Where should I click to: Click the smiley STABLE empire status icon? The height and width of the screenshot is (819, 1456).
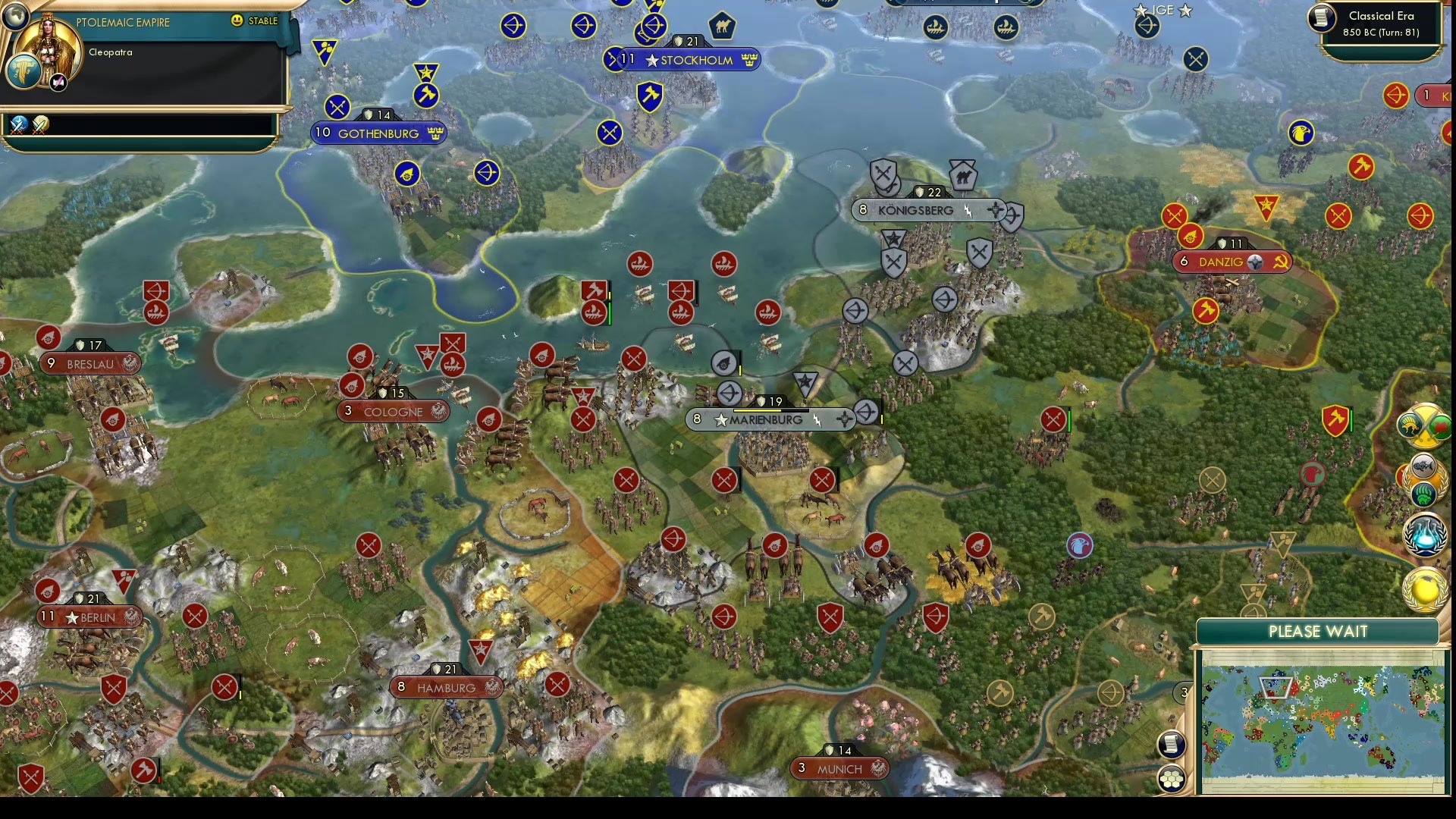(x=237, y=21)
